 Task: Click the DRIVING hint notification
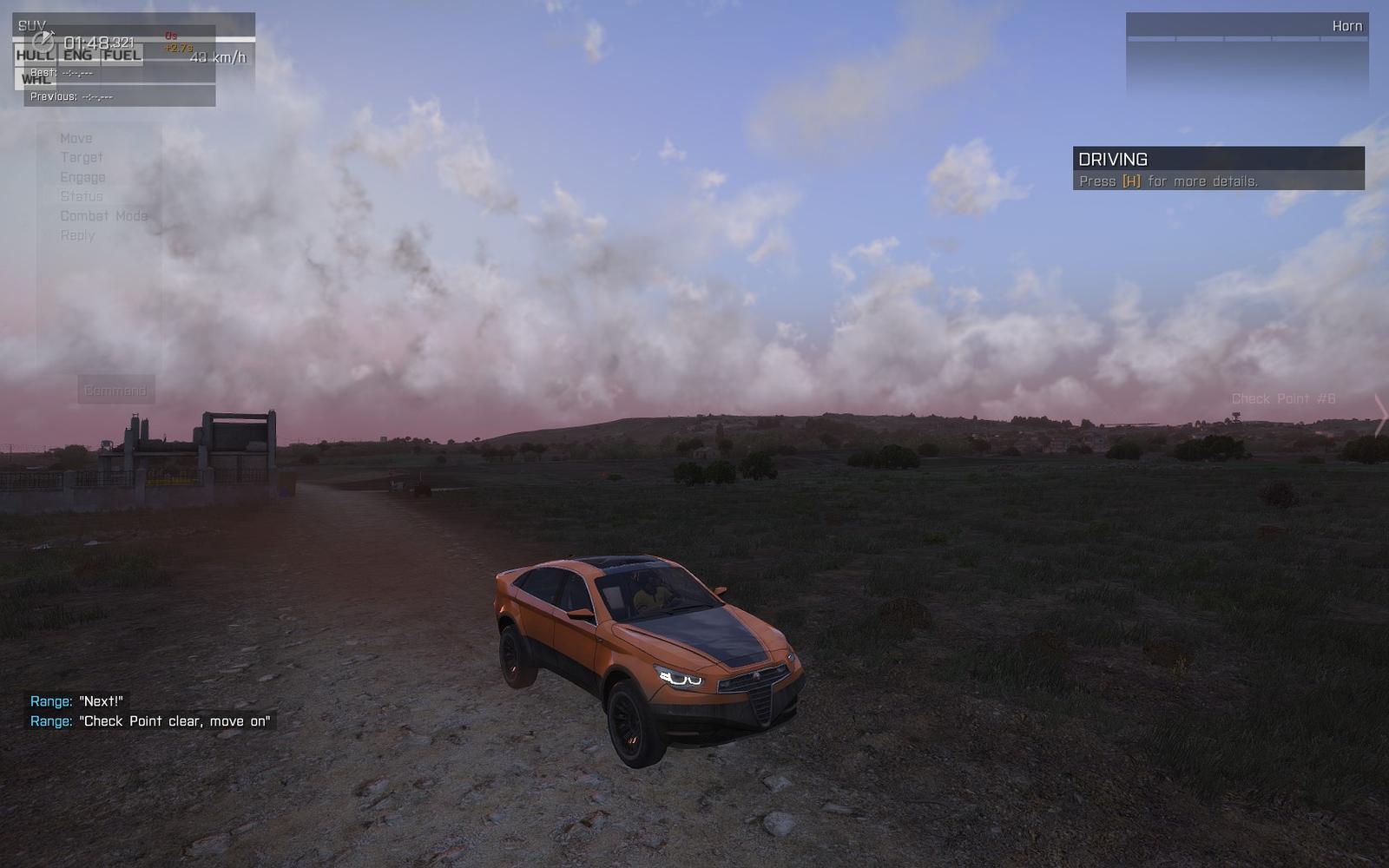[x=1218, y=168]
